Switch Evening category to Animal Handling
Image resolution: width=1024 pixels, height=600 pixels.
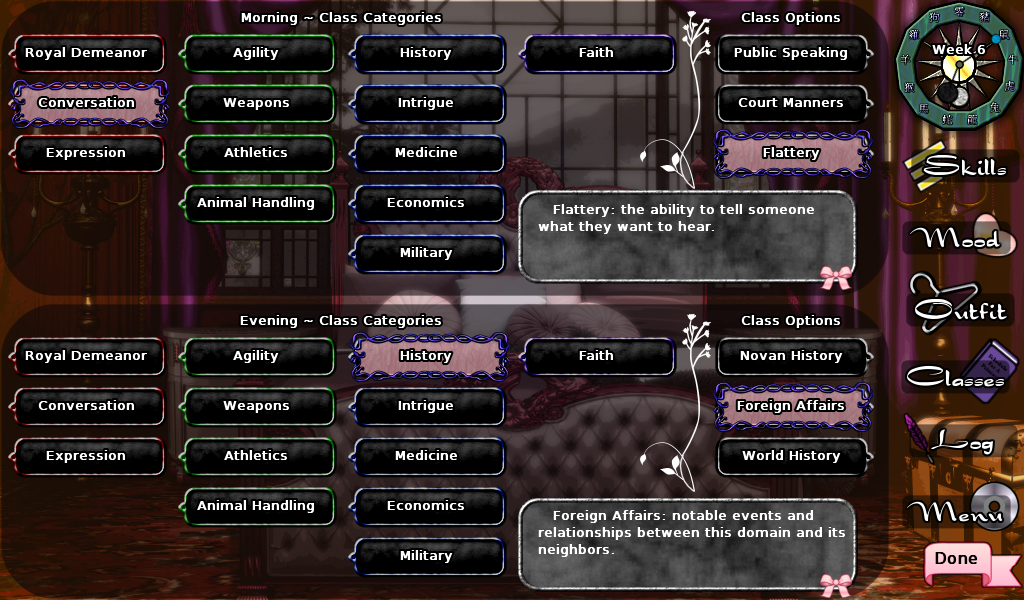pyautogui.click(x=256, y=506)
